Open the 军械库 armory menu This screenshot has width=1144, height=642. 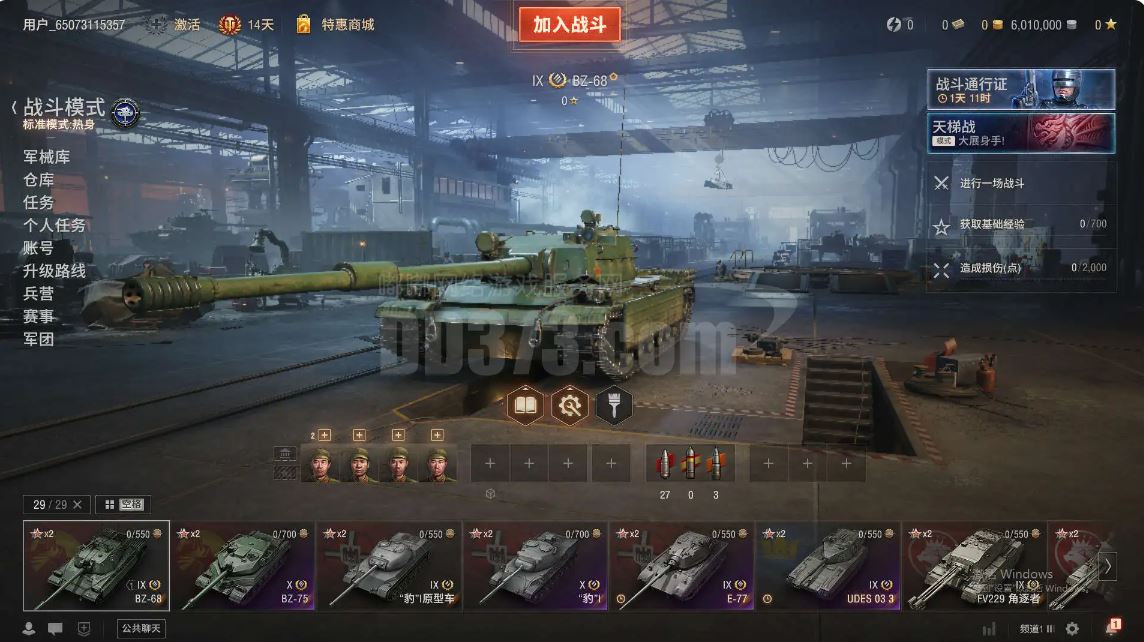[x=47, y=157]
